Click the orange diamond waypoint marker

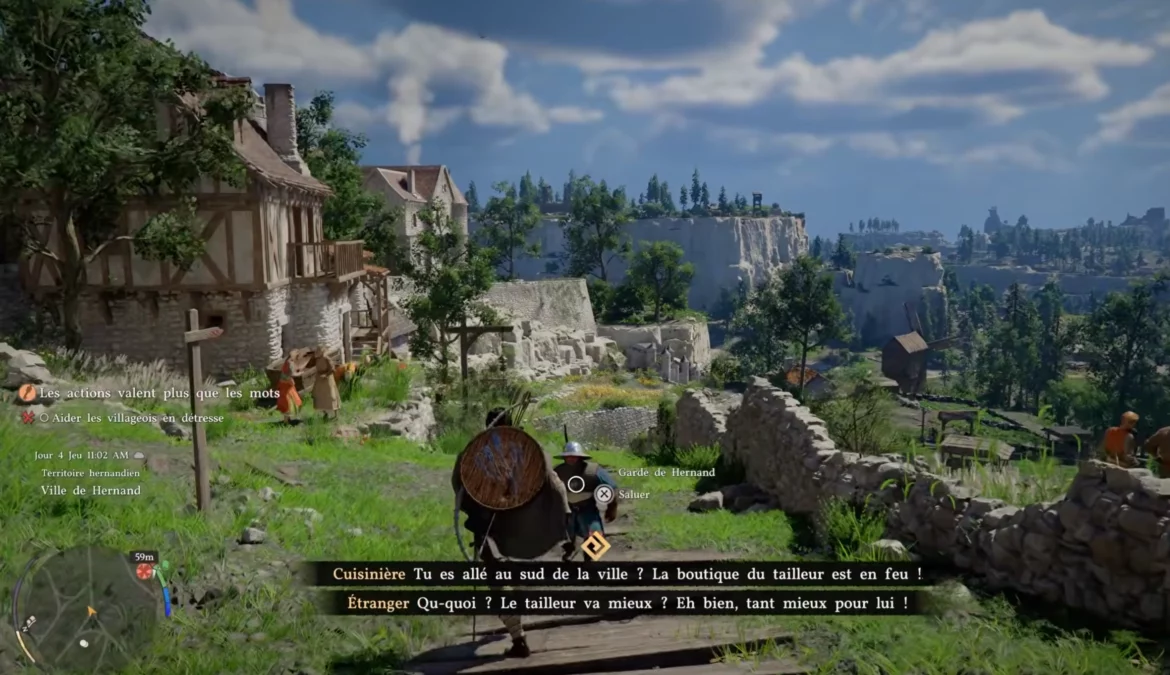pos(596,545)
